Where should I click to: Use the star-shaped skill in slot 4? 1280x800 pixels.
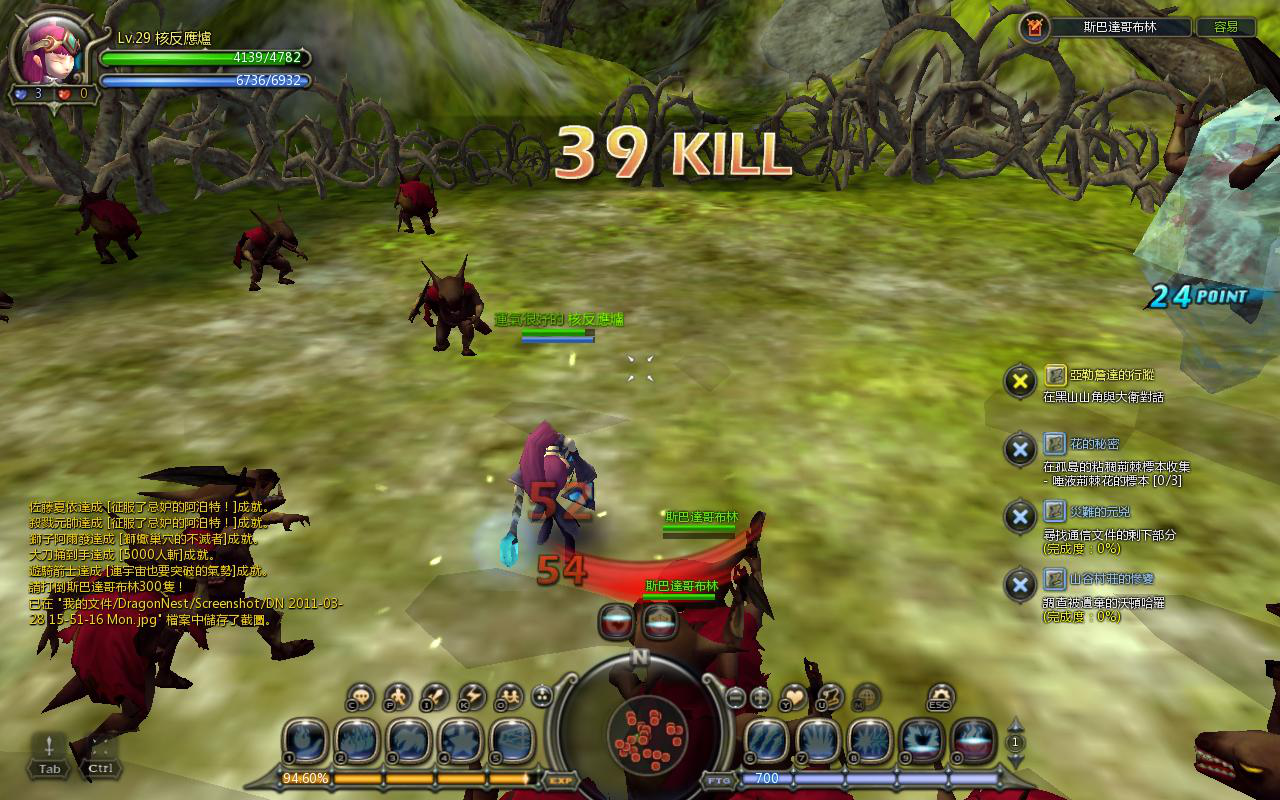pos(462,742)
